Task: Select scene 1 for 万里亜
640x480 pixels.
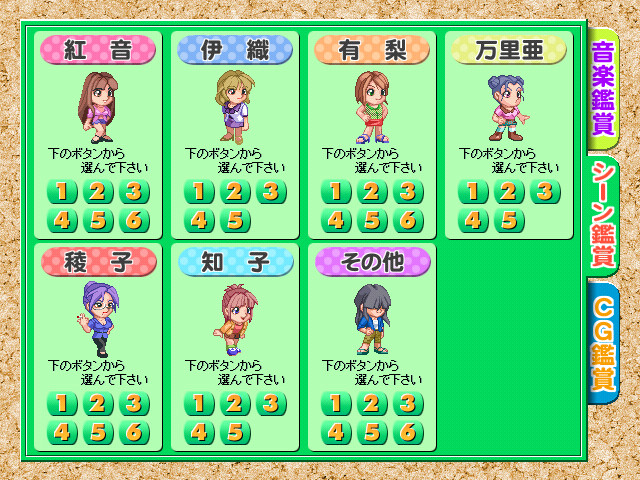Action: (473, 192)
